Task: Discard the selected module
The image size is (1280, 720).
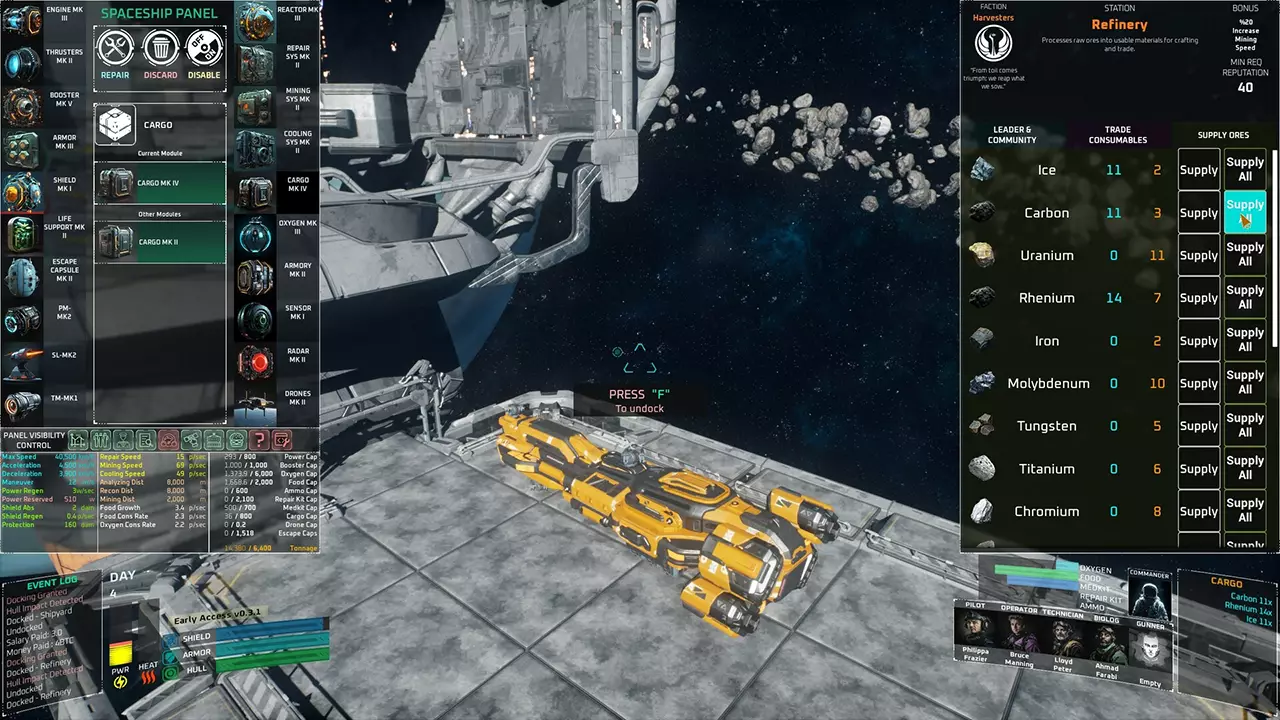Action: pyautogui.click(x=160, y=51)
